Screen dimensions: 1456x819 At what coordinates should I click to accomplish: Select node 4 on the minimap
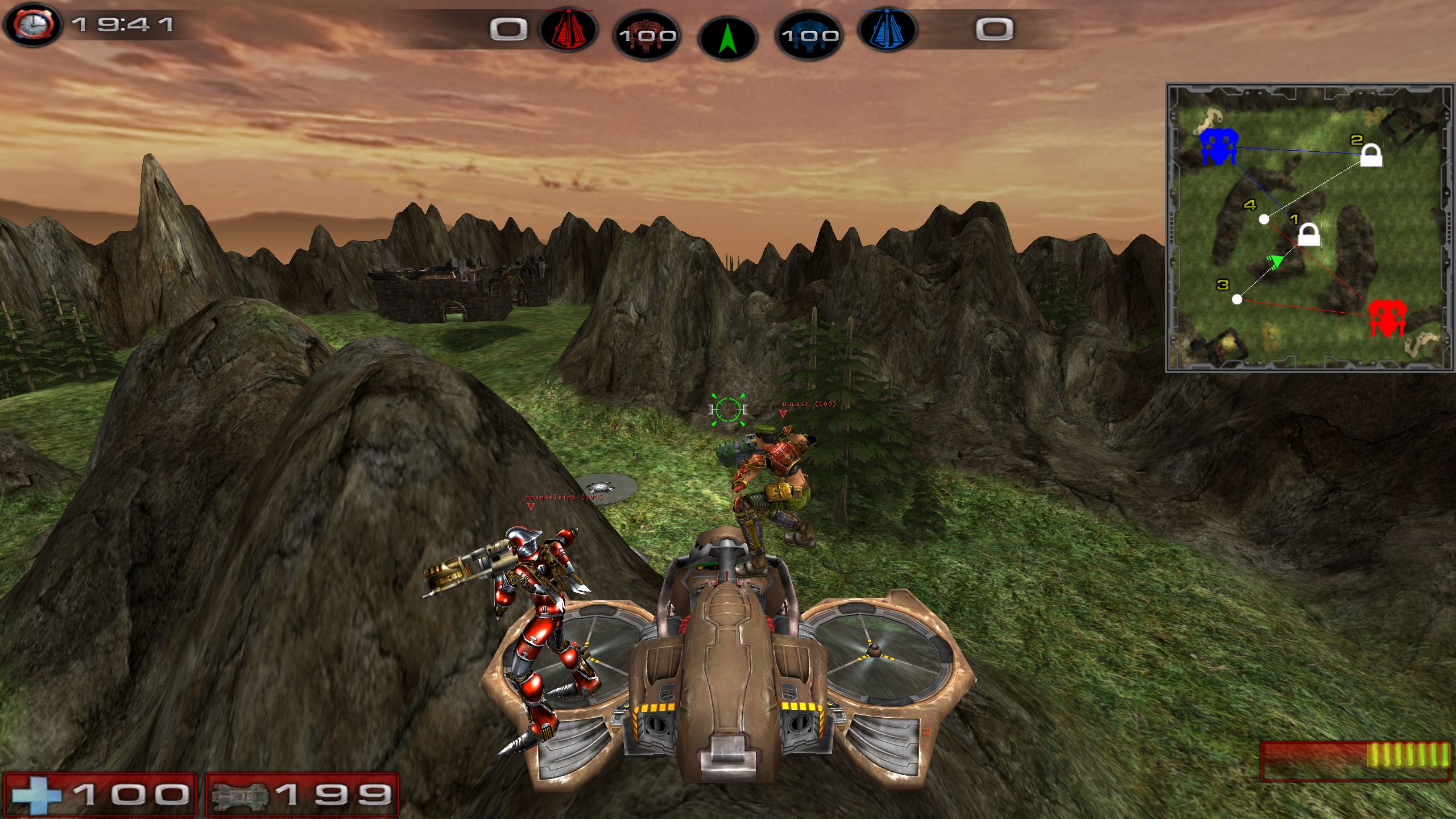pyautogui.click(x=1264, y=219)
